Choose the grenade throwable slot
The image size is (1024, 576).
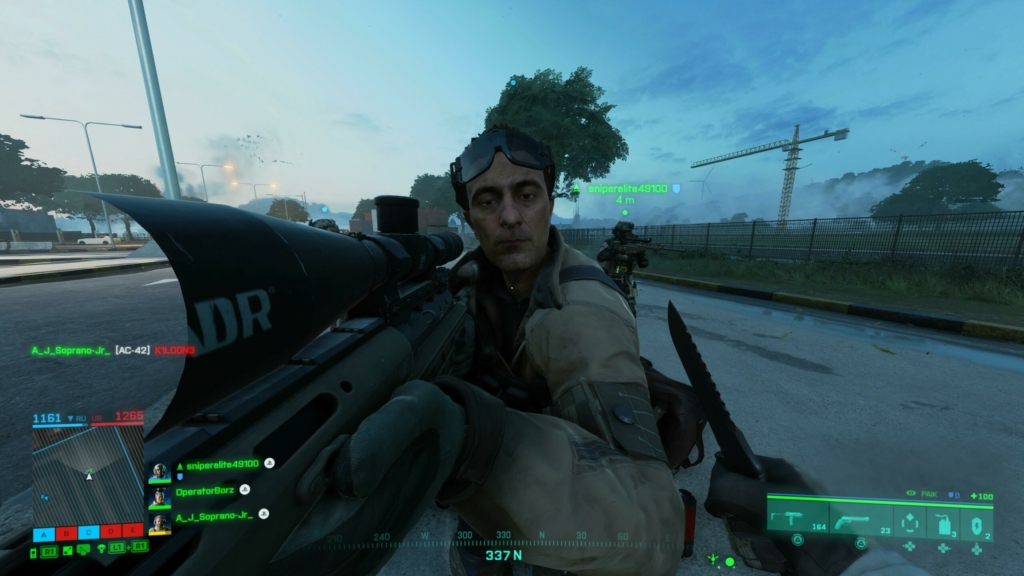[976, 522]
